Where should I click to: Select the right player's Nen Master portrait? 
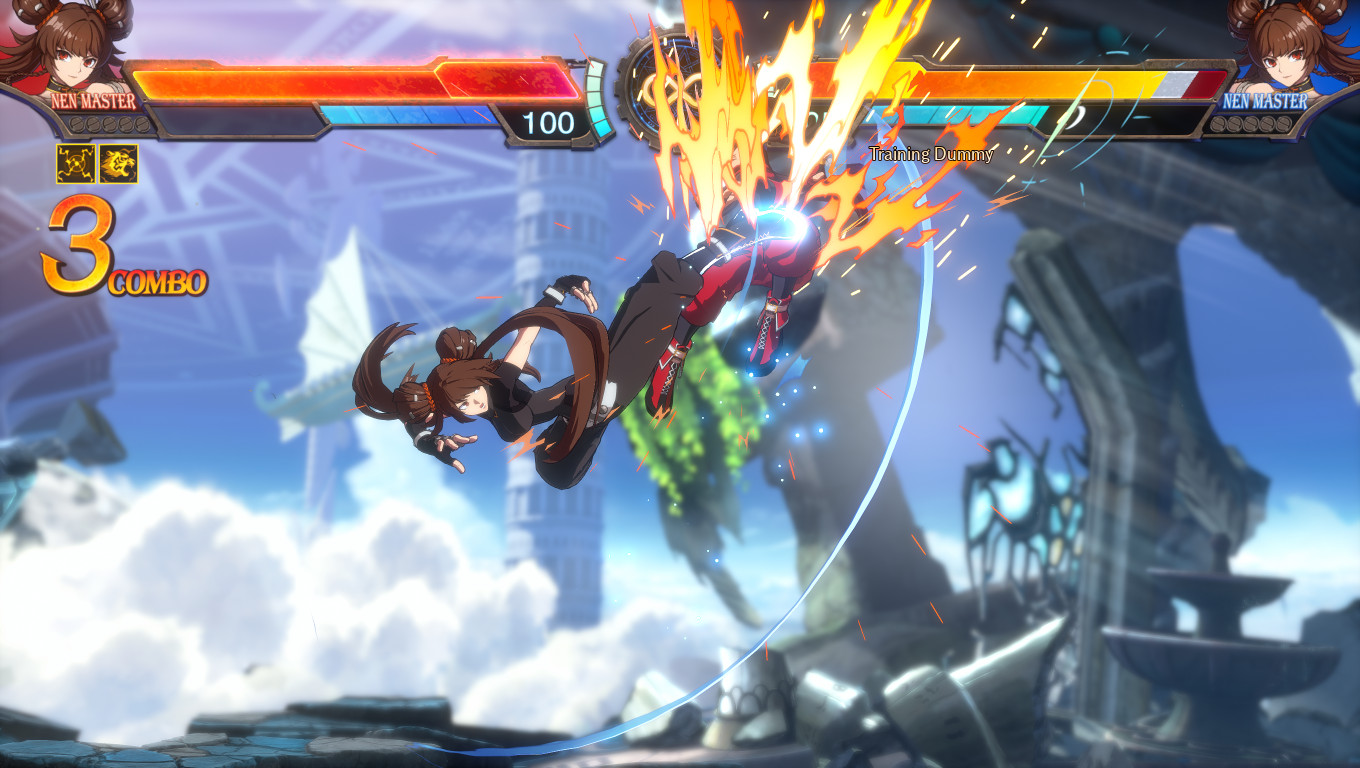[1293, 46]
